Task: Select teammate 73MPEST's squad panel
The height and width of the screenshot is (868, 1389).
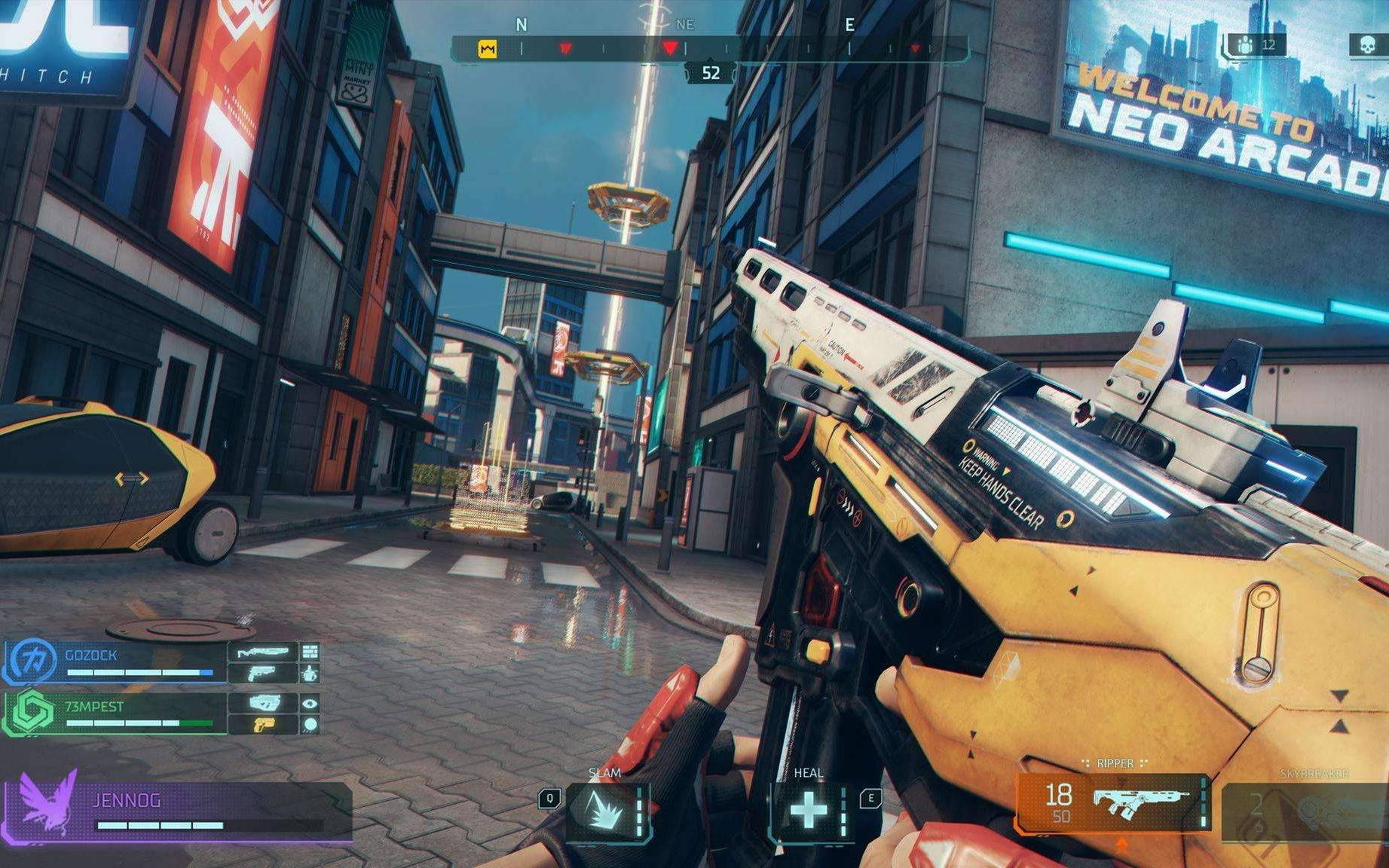Action: (117, 713)
